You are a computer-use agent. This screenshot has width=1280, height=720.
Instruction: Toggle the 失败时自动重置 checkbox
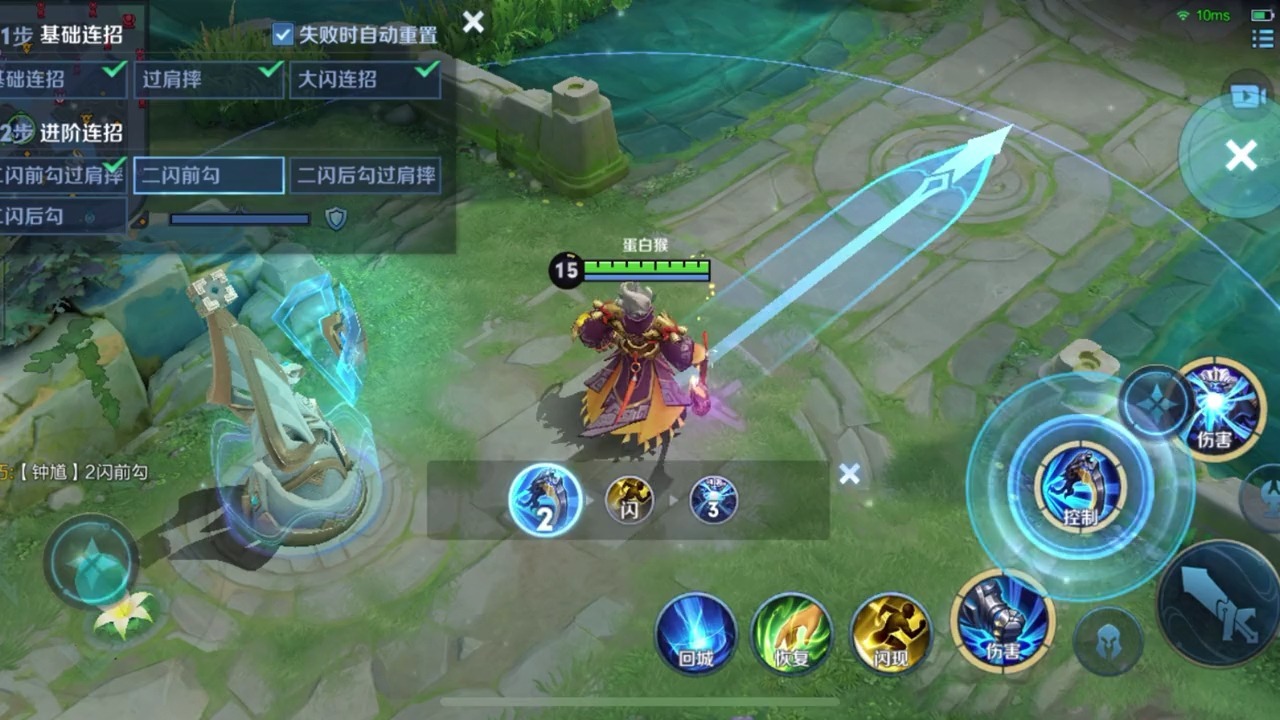click(x=283, y=35)
